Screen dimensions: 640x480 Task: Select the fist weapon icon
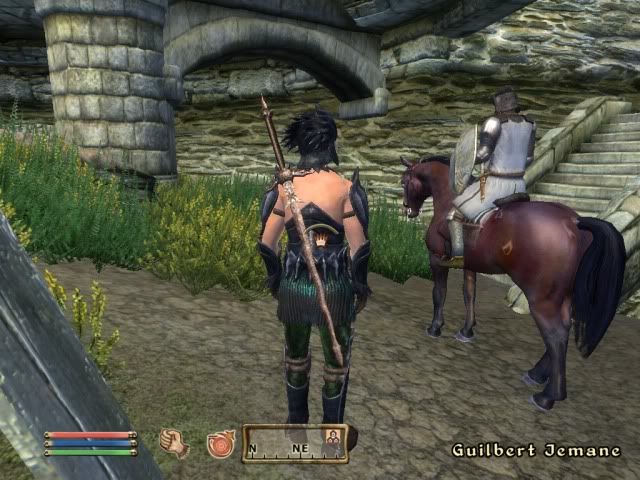click(x=174, y=443)
